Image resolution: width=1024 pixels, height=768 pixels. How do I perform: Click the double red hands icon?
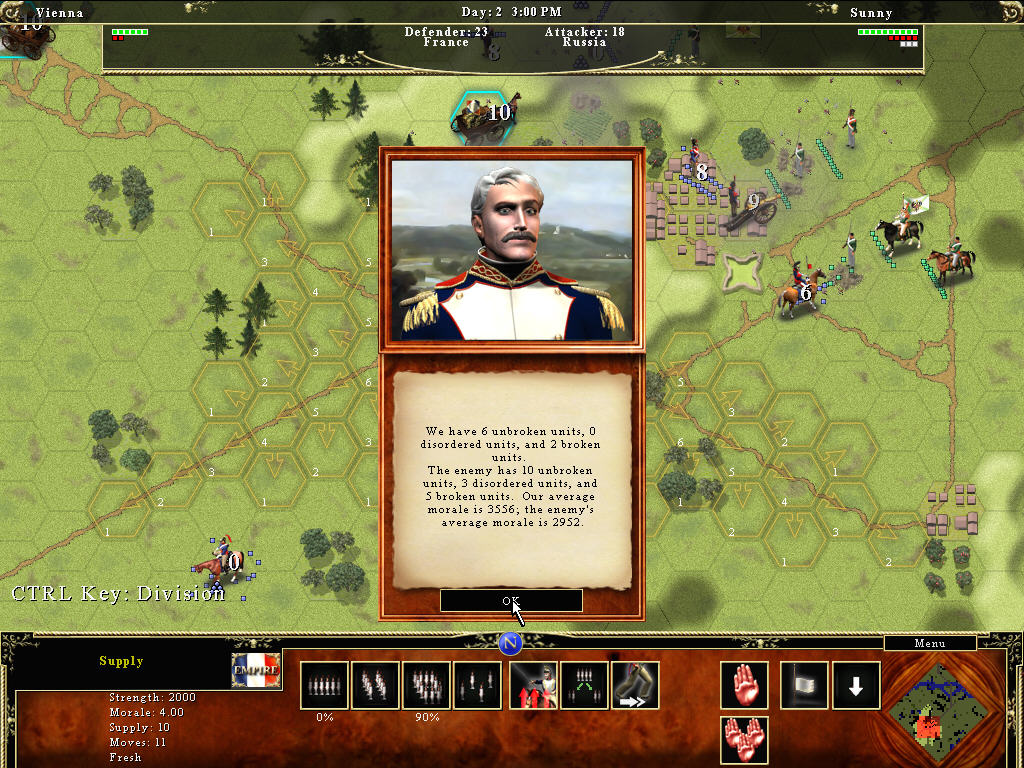pos(744,740)
